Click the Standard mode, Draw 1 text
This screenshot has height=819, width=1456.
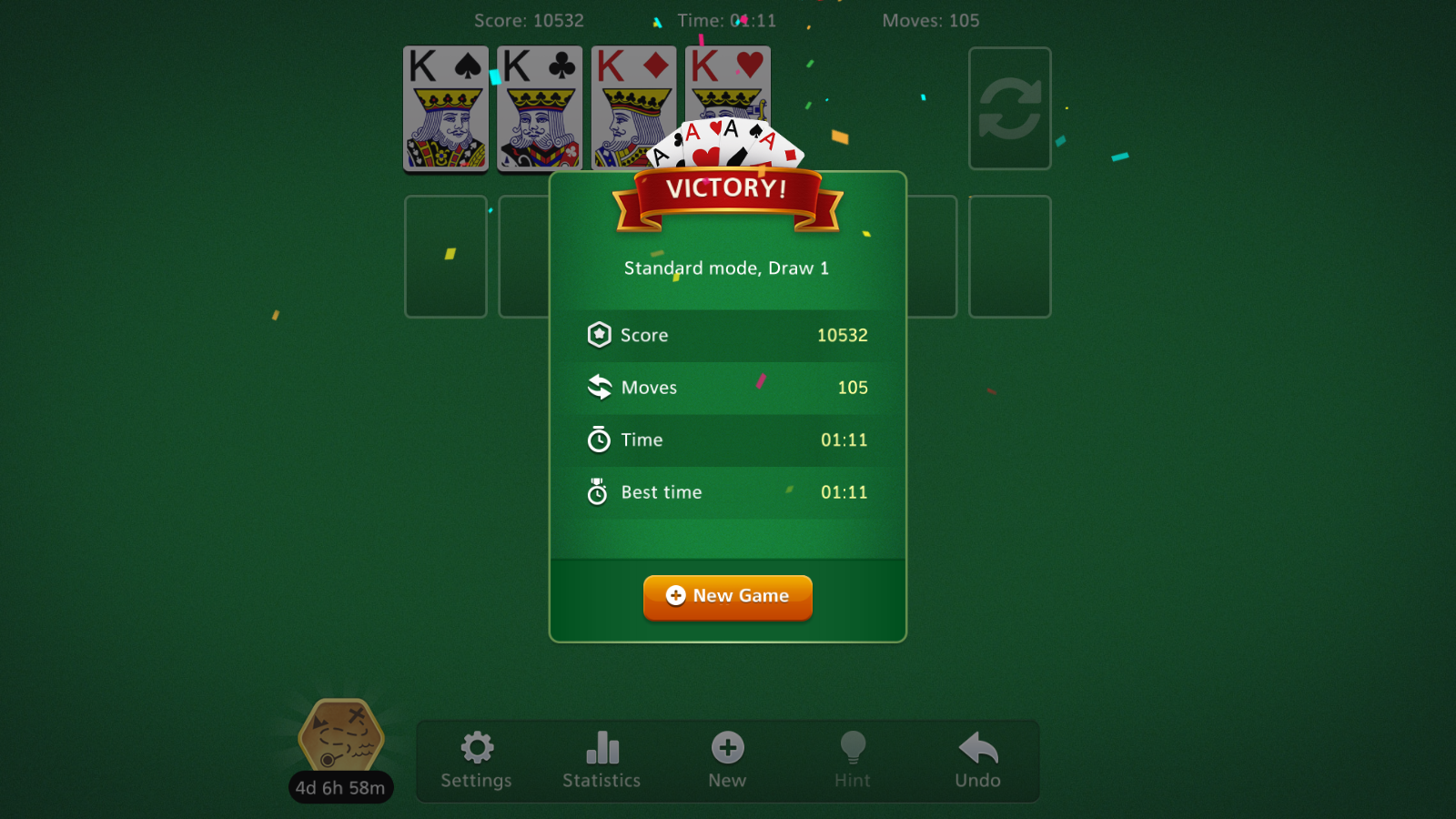727,268
